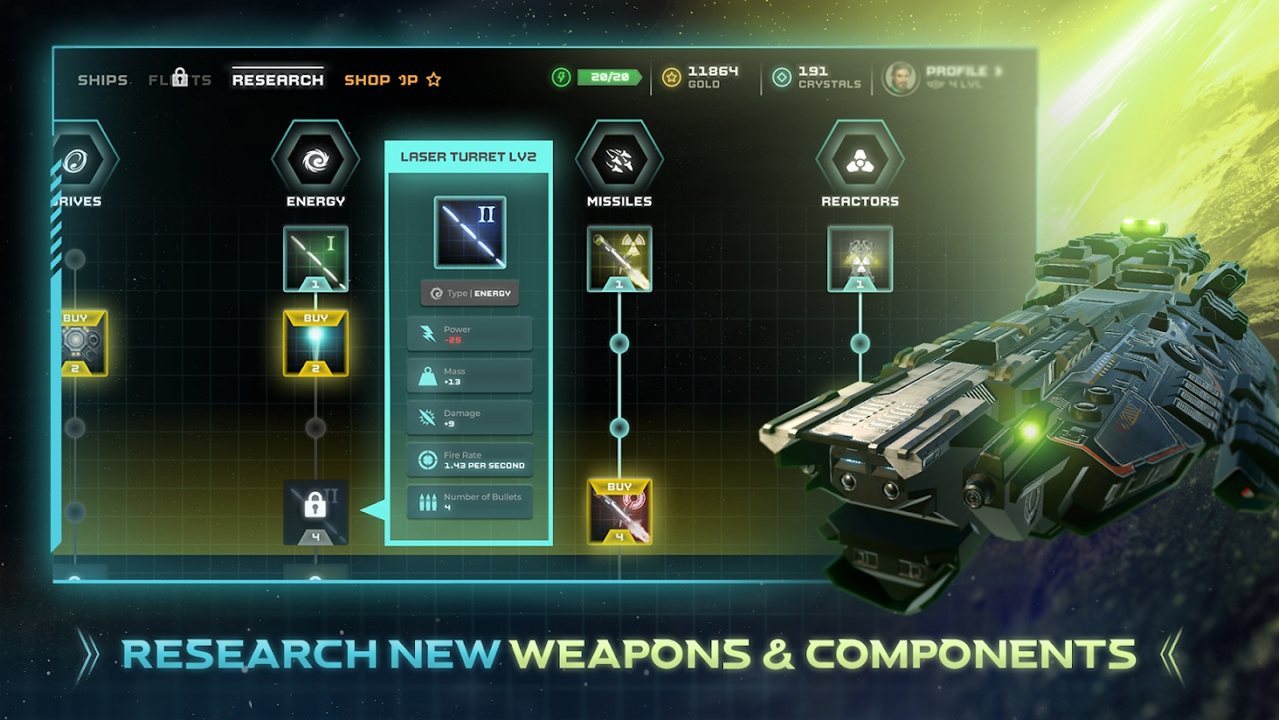Buy the level 4 missile upgrade
This screenshot has width=1279, height=720.
619,512
